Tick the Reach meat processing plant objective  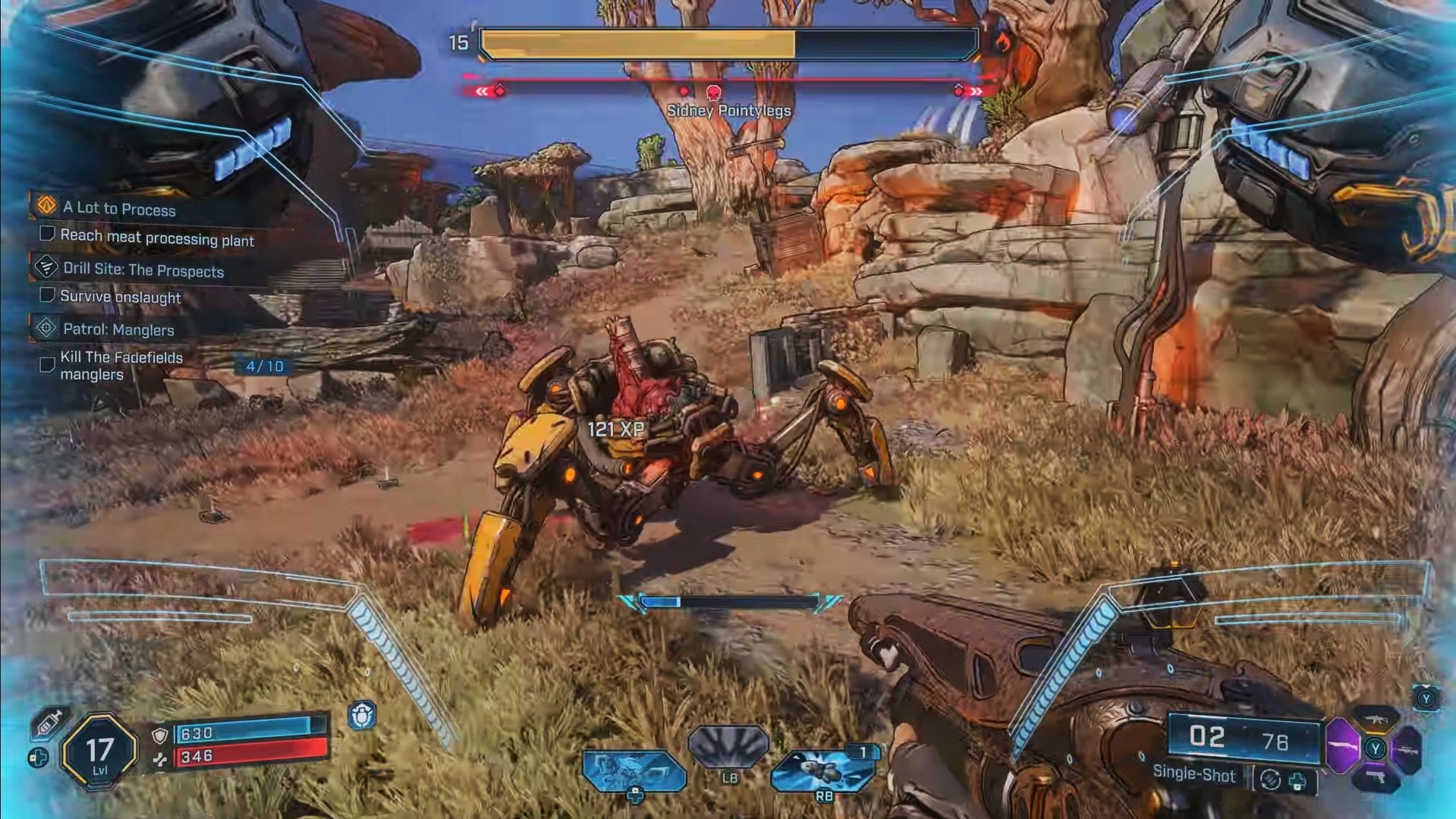[47, 234]
